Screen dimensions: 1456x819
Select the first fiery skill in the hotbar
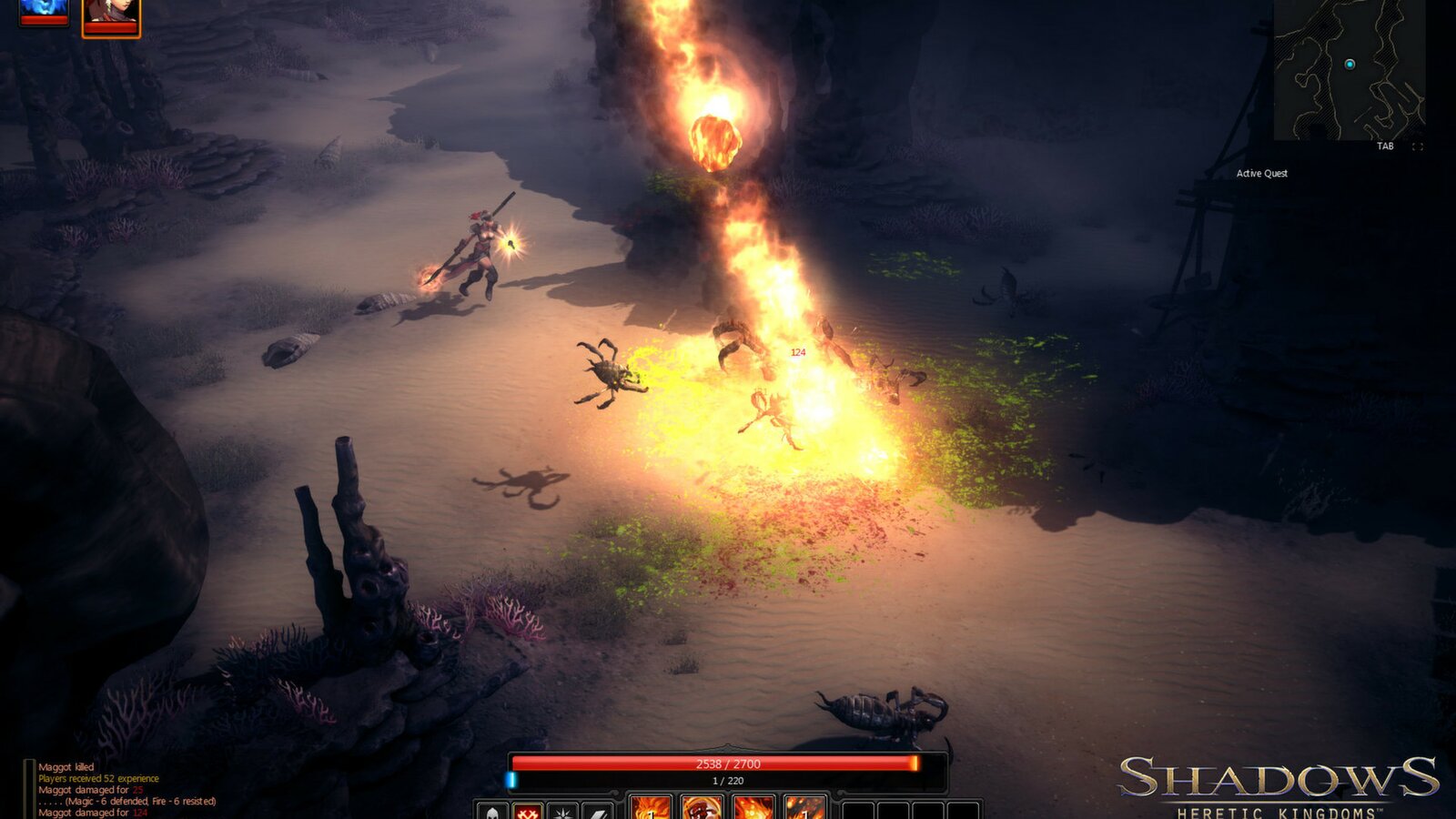tap(649, 813)
